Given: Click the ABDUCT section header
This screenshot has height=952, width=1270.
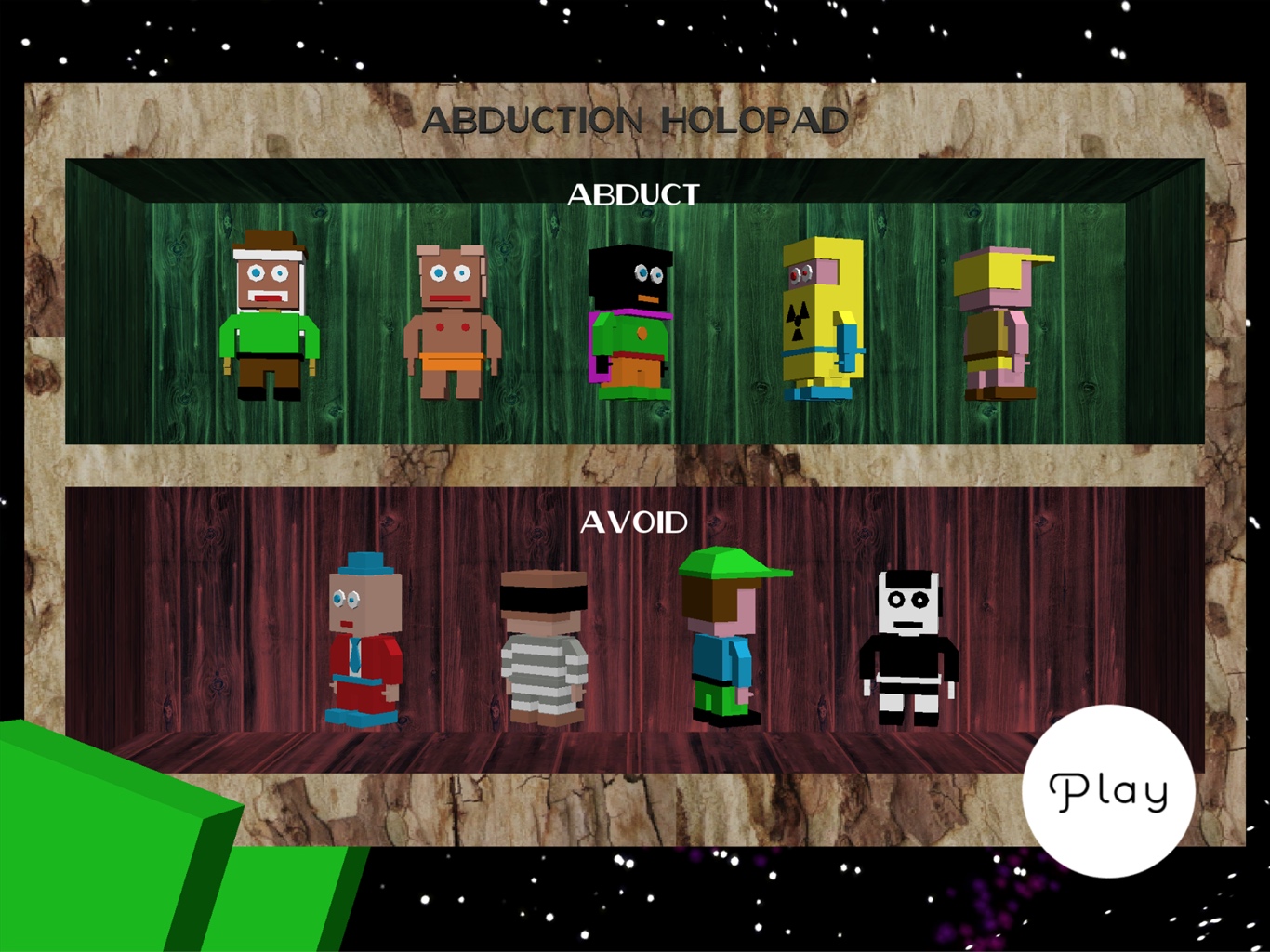Looking at the screenshot, I should click(x=635, y=195).
